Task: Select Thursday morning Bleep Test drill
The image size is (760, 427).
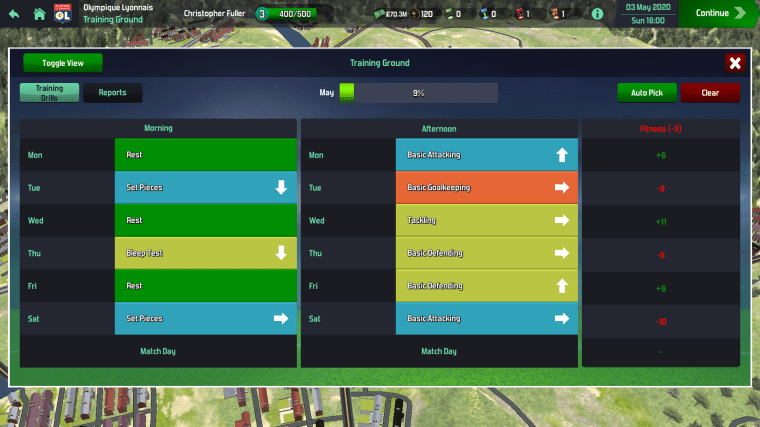Action: 206,253
